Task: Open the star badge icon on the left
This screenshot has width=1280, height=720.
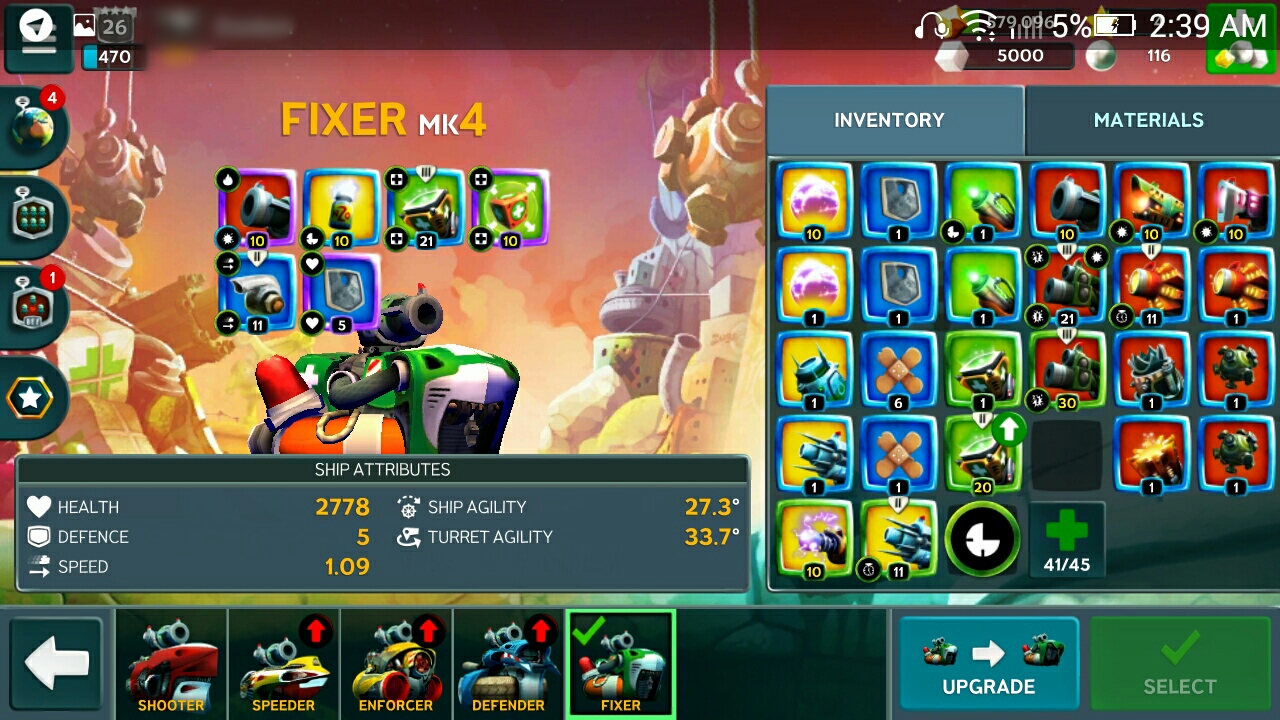Action: point(30,398)
